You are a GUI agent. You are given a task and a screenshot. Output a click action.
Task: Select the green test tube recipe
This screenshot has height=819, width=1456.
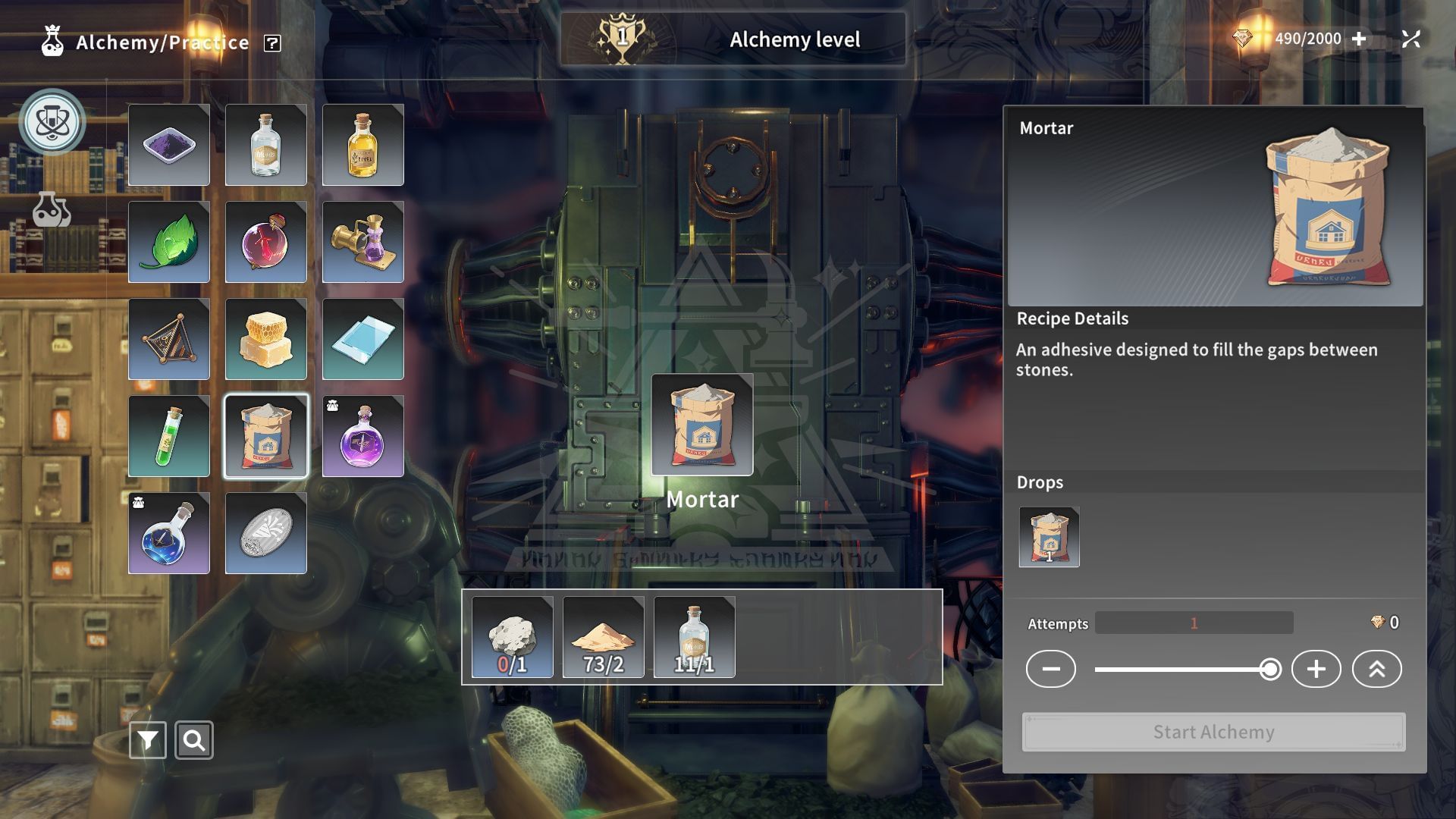[x=168, y=436]
